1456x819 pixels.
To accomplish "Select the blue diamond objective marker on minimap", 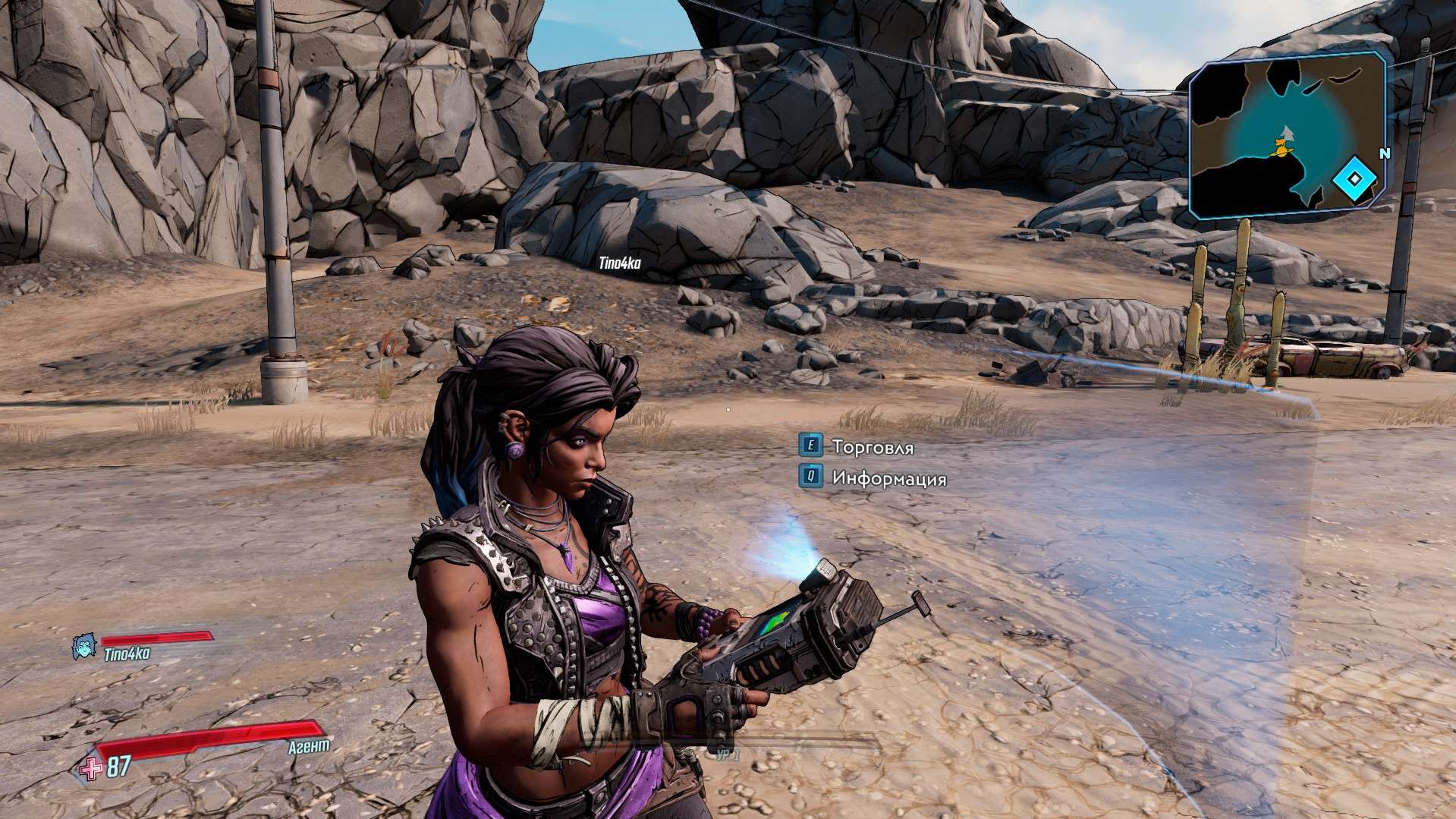I will [1354, 181].
